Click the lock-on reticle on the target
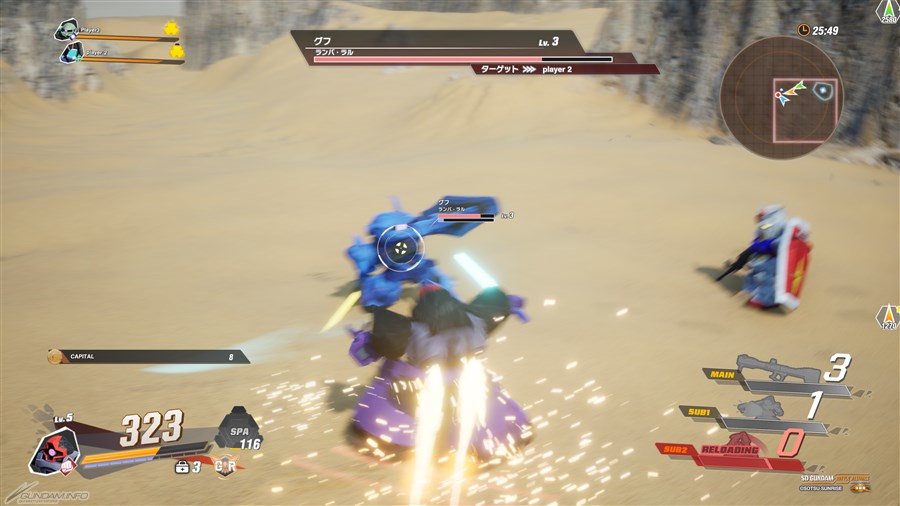The height and width of the screenshot is (506, 900). [399, 248]
